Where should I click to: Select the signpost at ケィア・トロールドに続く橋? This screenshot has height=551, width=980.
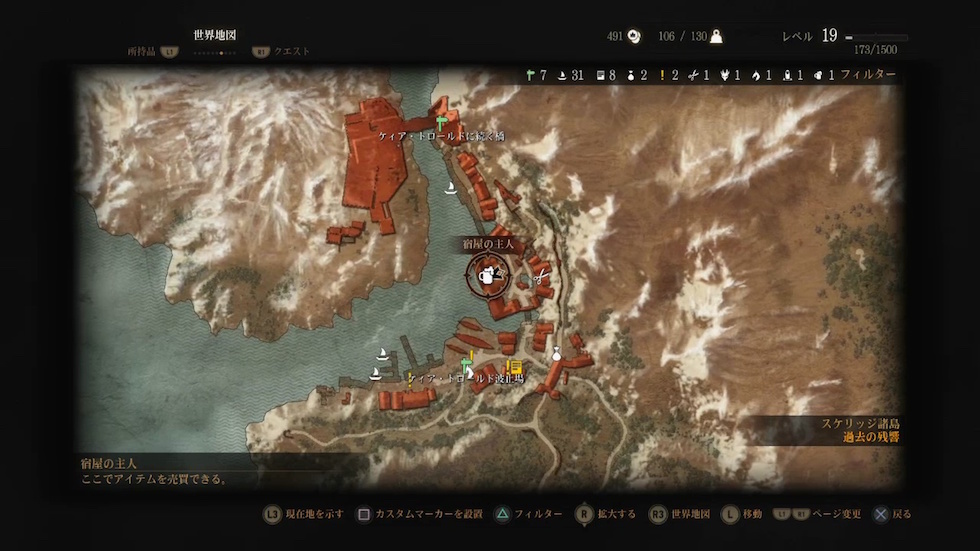pos(440,123)
